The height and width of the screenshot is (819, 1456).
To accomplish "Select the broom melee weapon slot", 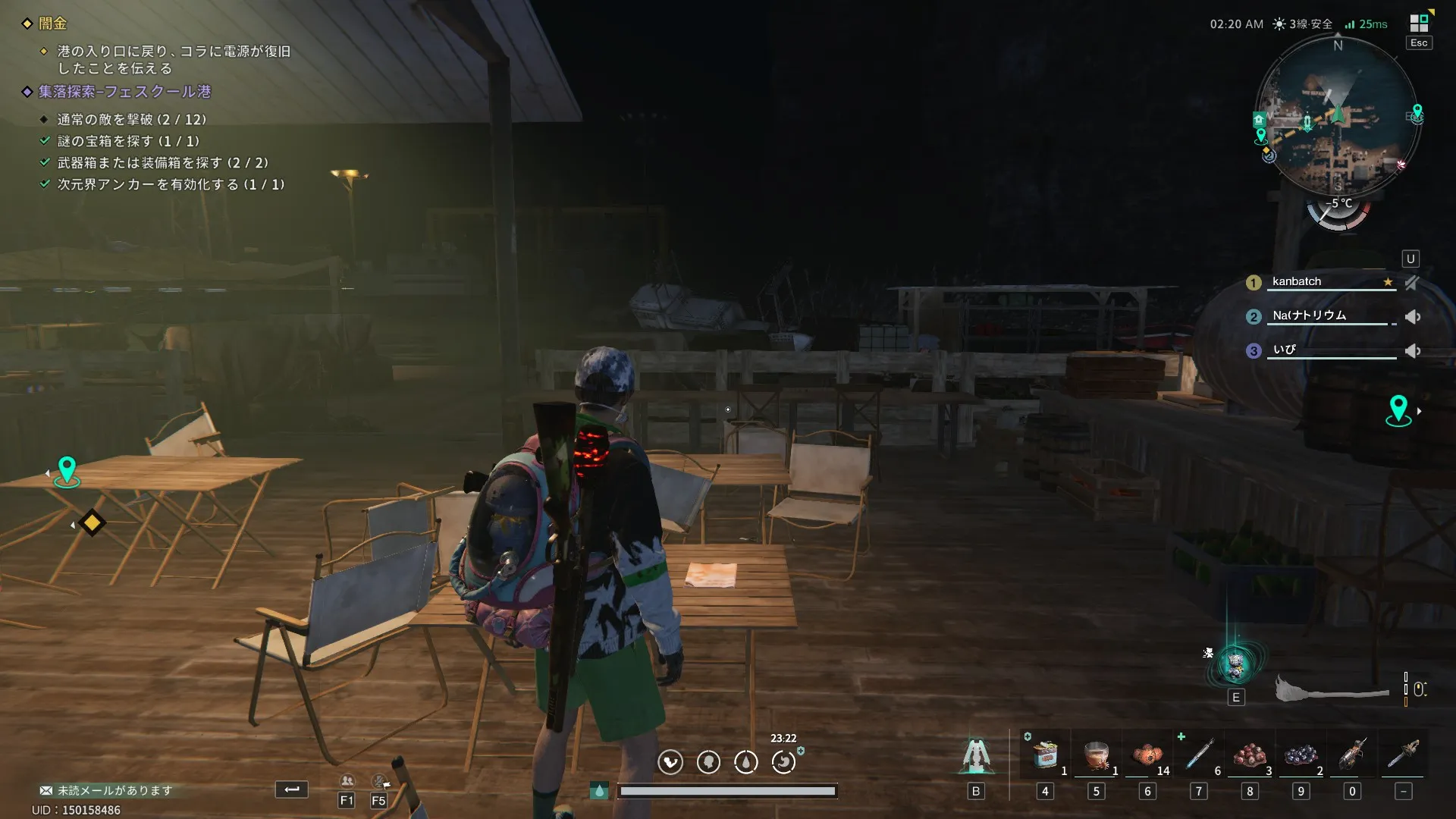I will pyautogui.click(x=1332, y=689).
